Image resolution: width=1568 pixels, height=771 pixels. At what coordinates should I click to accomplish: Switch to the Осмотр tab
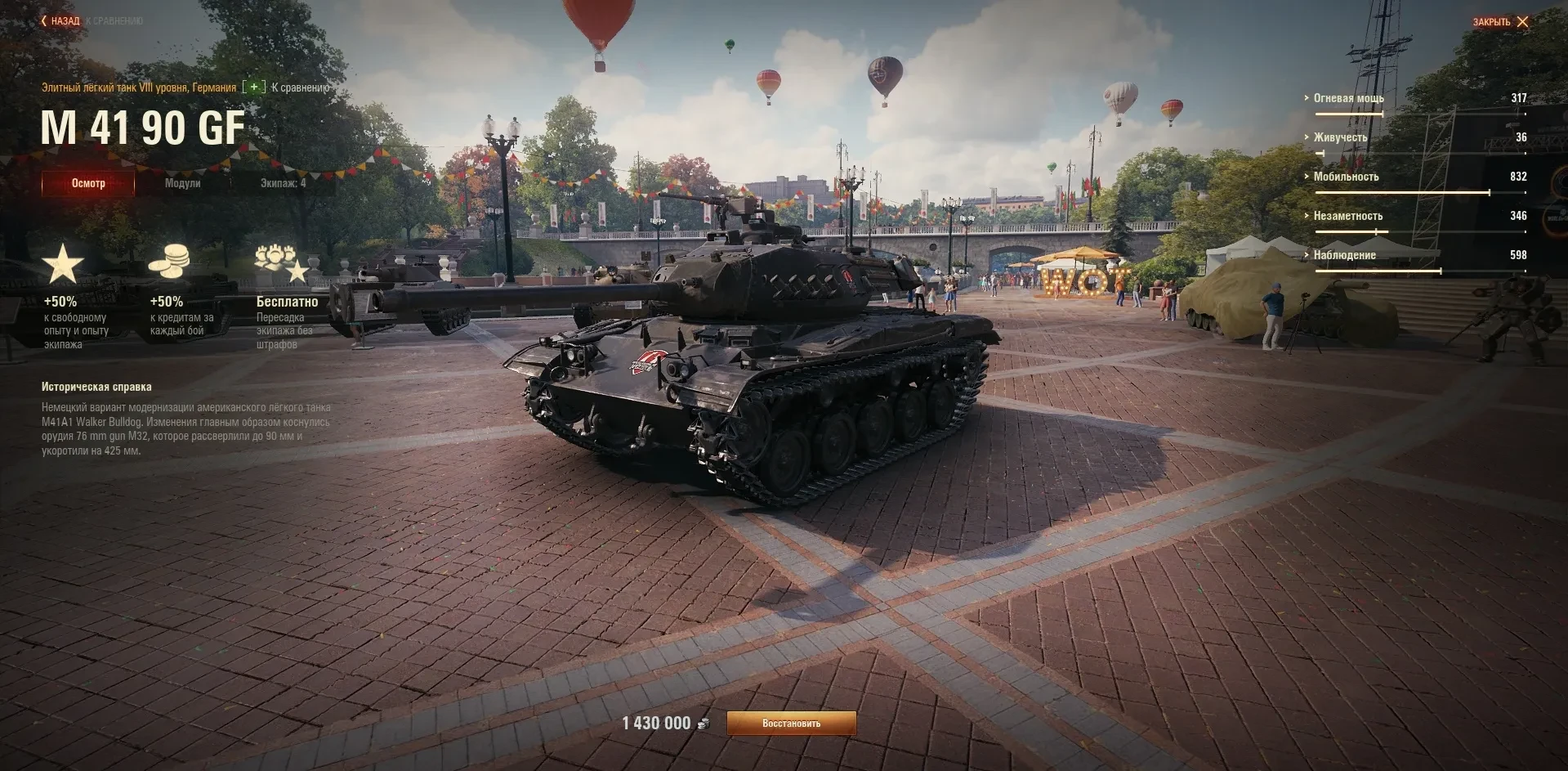pos(88,183)
